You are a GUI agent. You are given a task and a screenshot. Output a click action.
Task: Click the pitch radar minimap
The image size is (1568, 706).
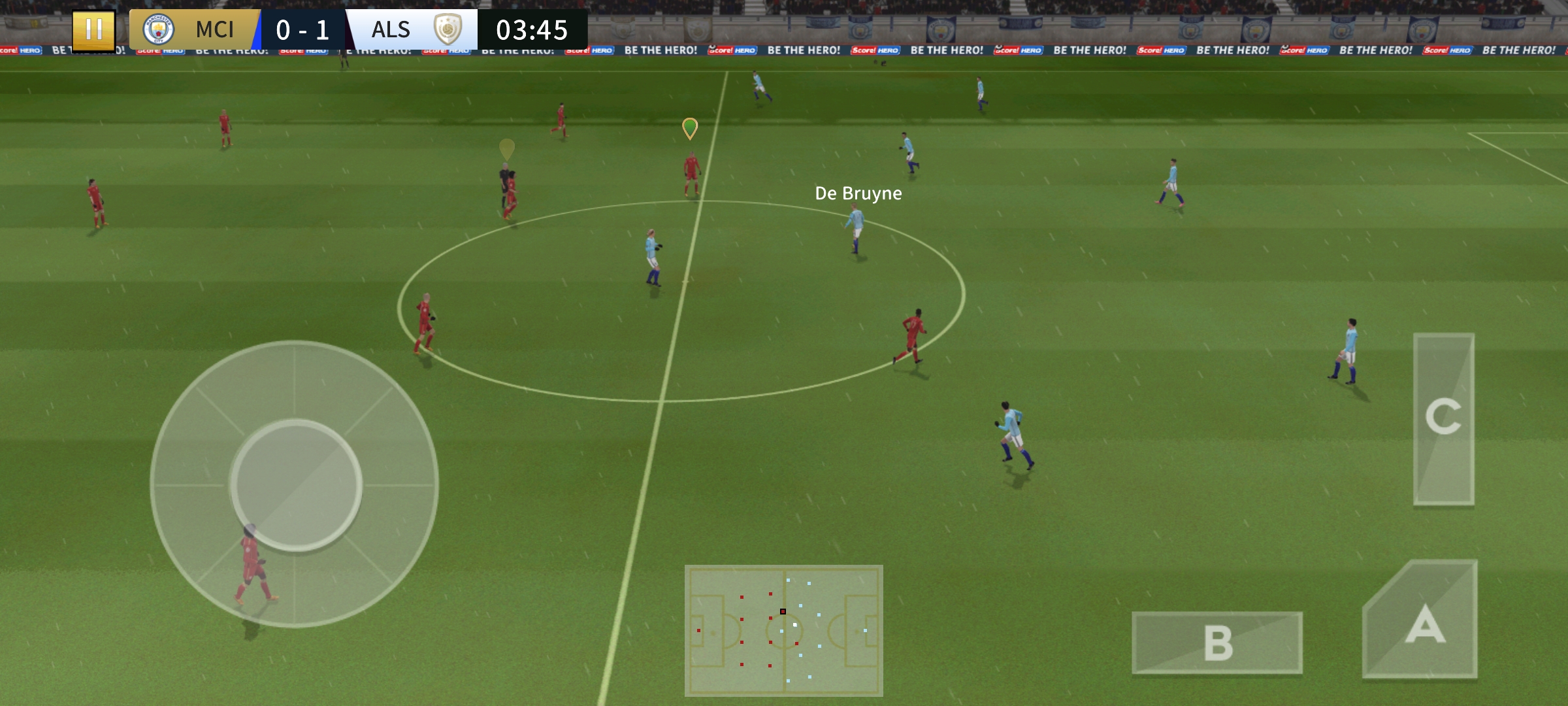tap(783, 630)
